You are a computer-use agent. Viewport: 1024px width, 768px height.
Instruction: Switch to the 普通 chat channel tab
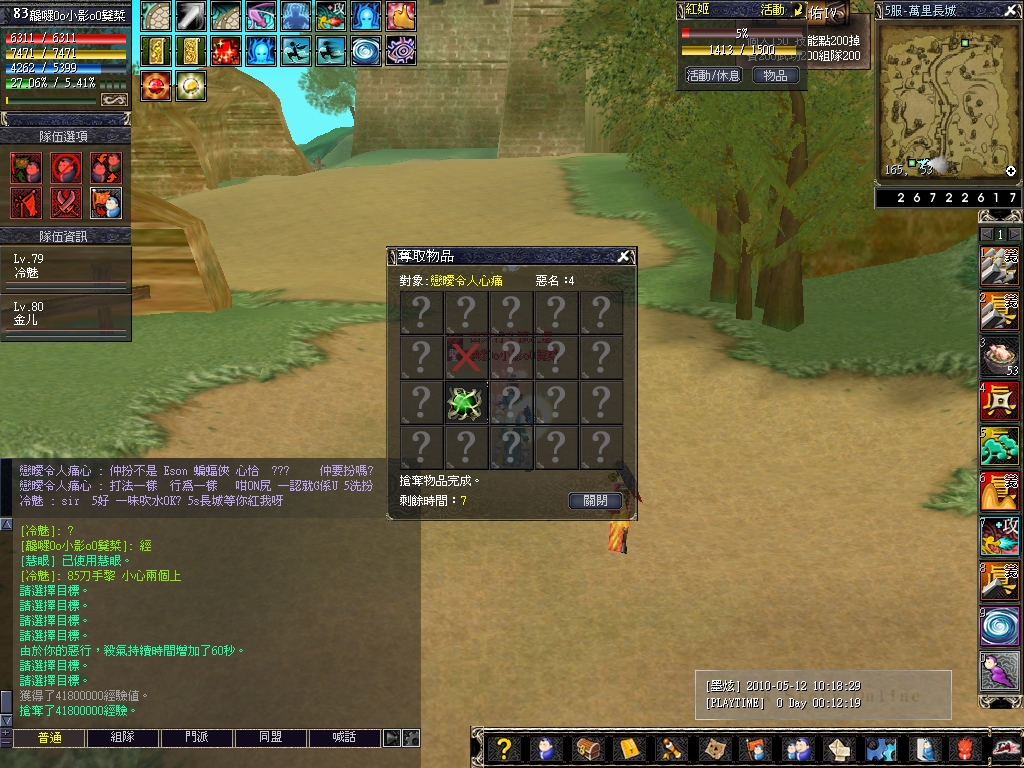coord(49,738)
